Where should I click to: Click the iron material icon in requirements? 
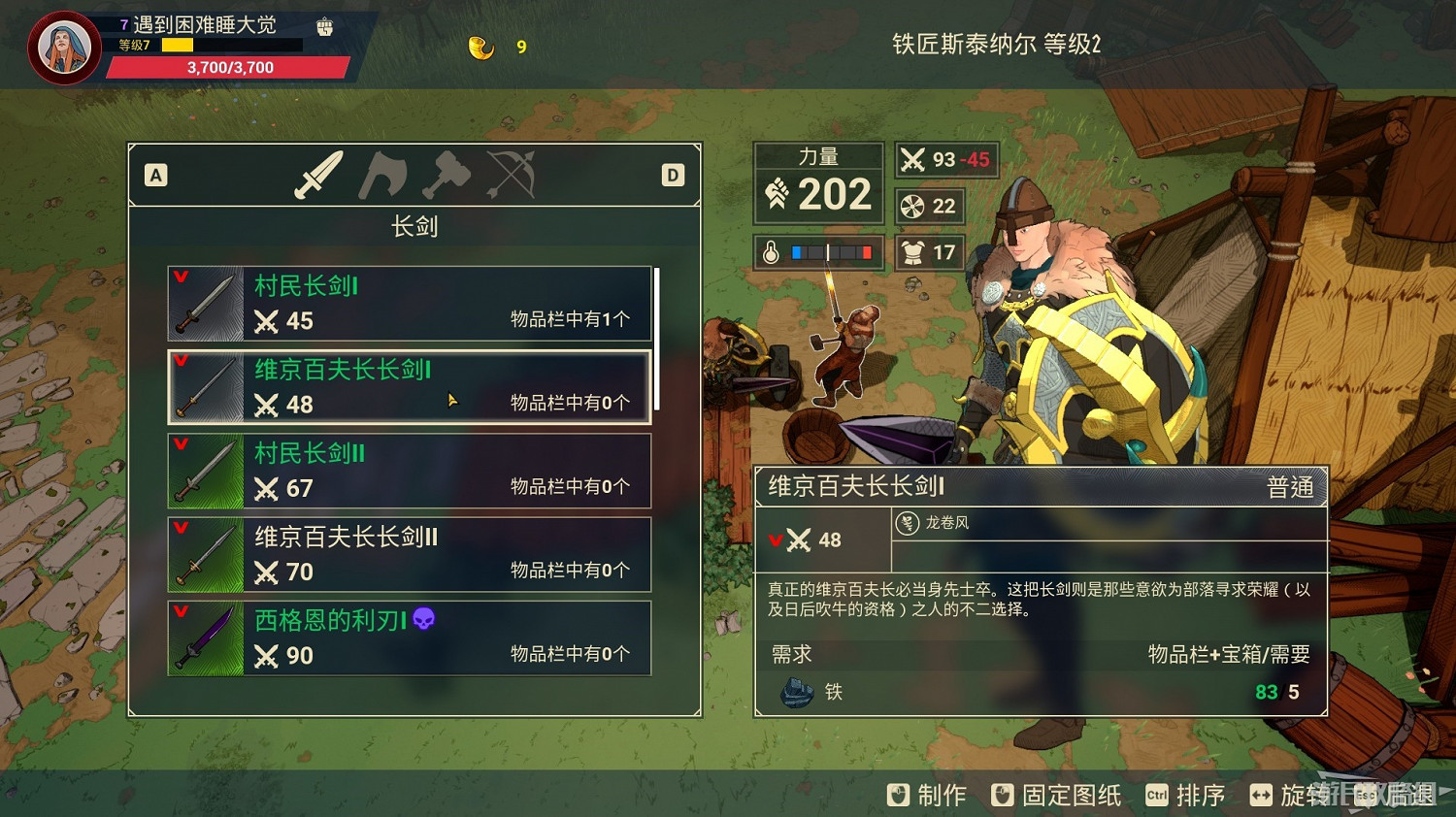pyautogui.click(x=796, y=692)
